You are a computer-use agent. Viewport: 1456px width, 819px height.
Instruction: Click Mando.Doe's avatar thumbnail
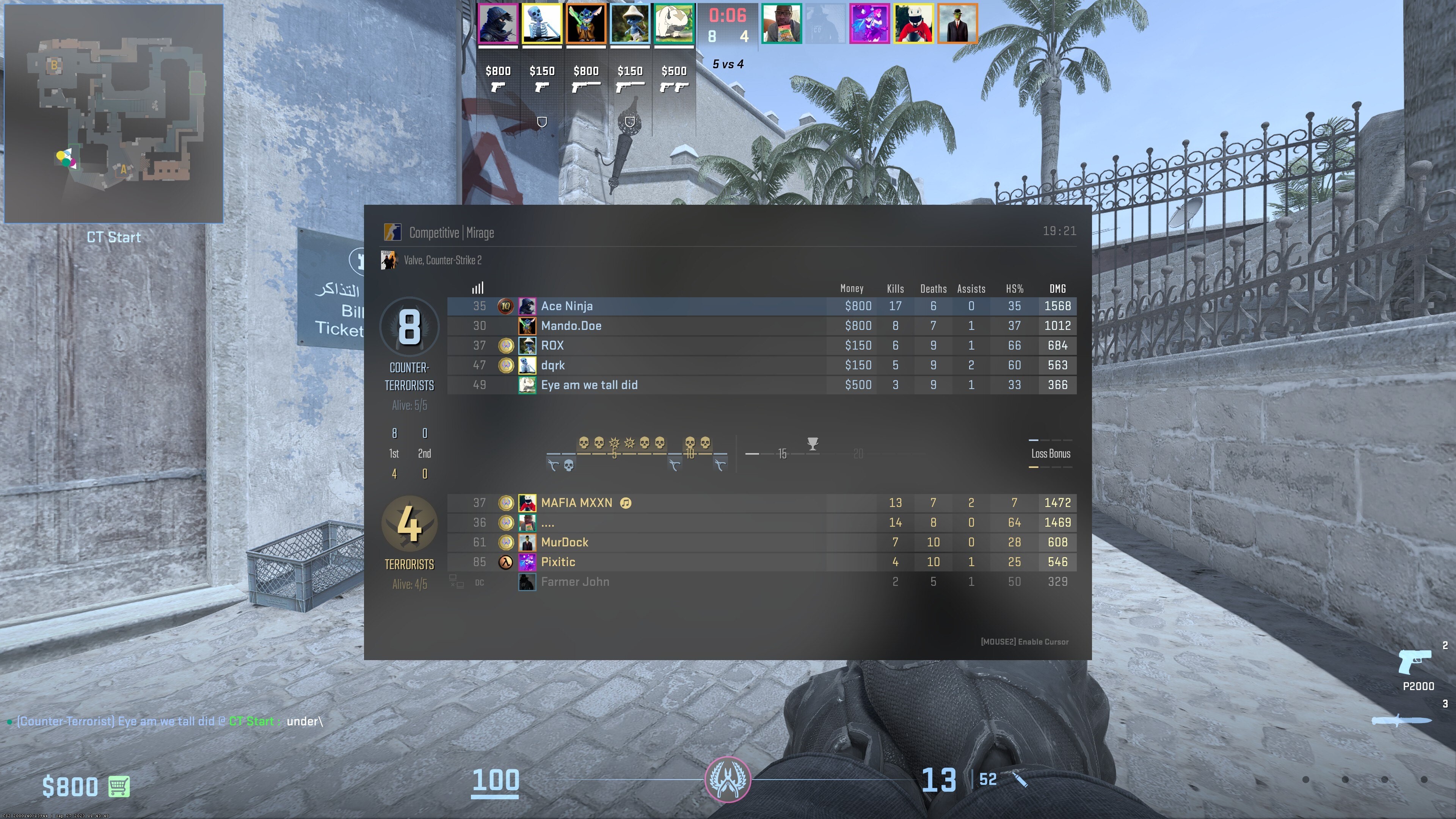tap(527, 326)
